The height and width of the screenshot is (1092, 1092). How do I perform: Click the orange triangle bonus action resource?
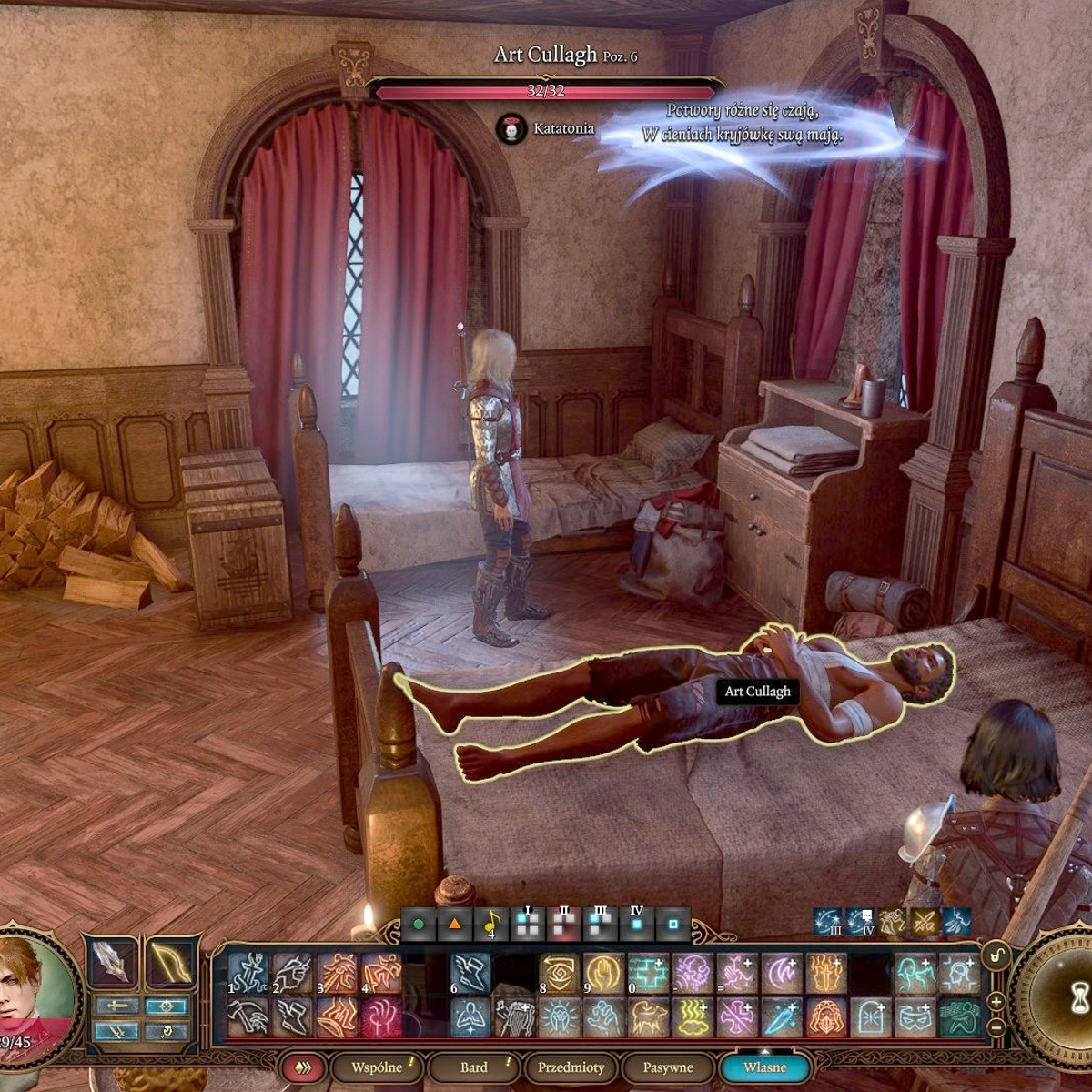(454, 925)
